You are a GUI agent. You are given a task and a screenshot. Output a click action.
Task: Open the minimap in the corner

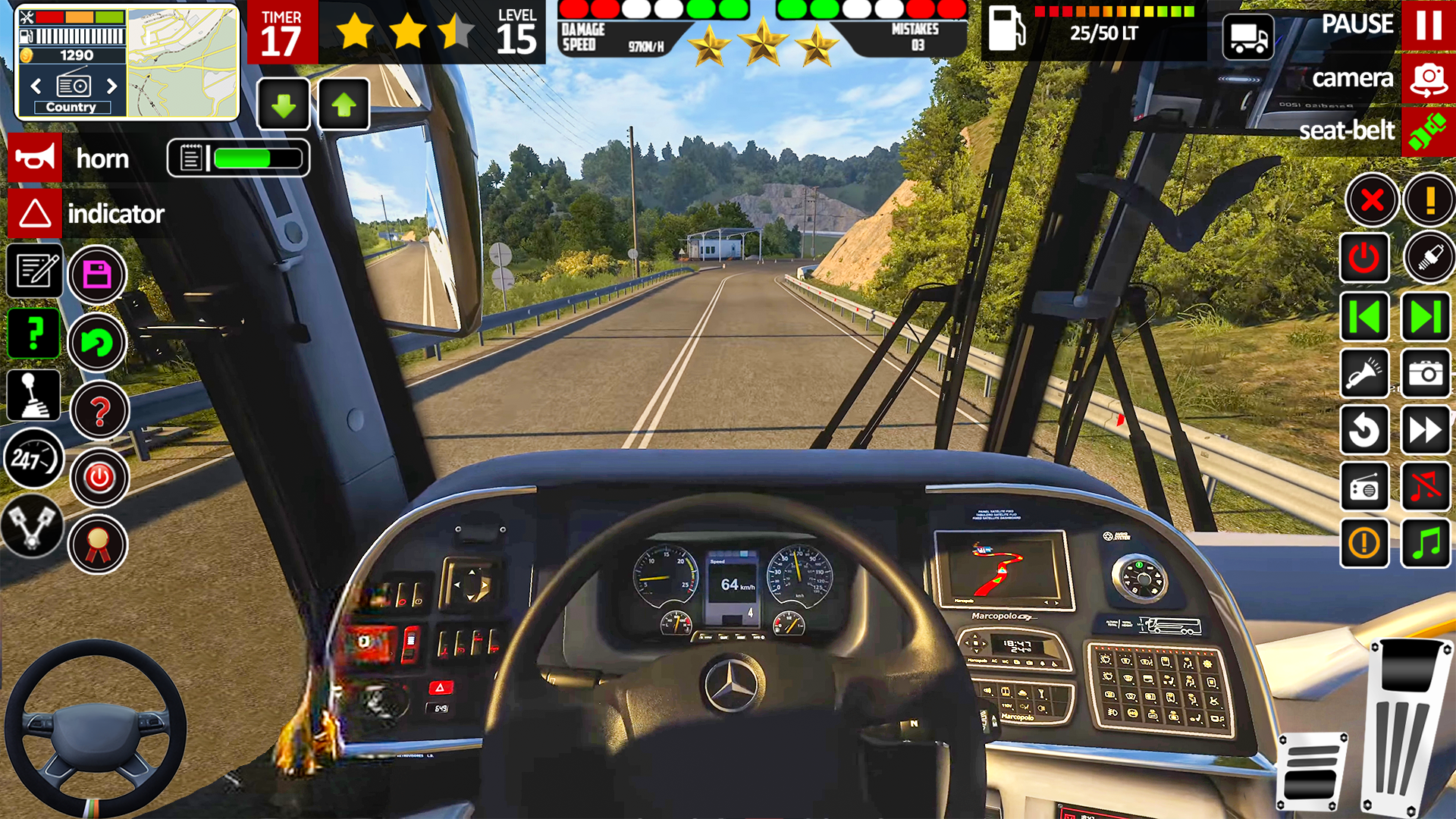tap(182, 63)
